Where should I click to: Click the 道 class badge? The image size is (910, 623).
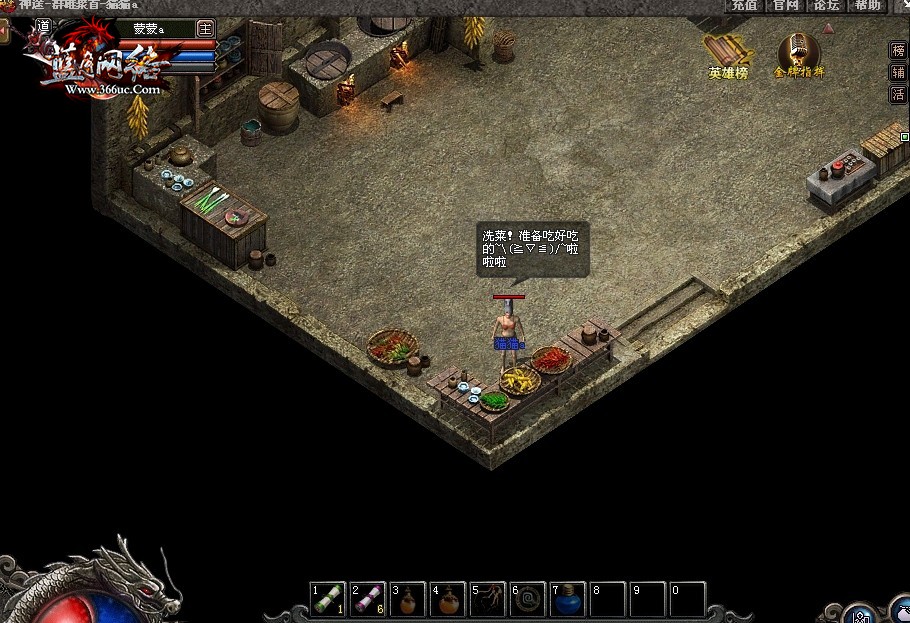tap(42, 26)
